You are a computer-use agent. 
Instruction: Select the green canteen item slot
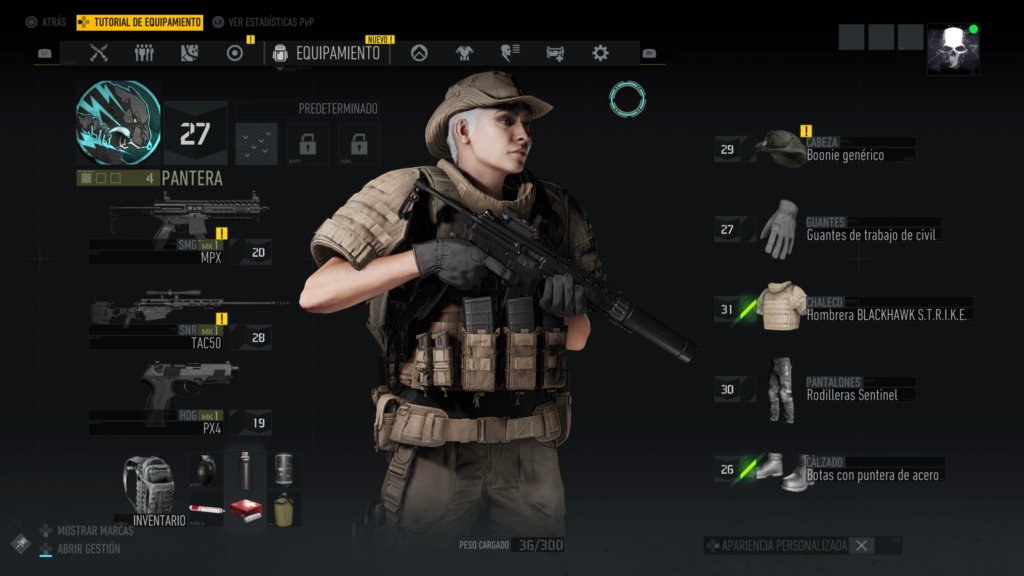pyautogui.click(x=284, y=509)
